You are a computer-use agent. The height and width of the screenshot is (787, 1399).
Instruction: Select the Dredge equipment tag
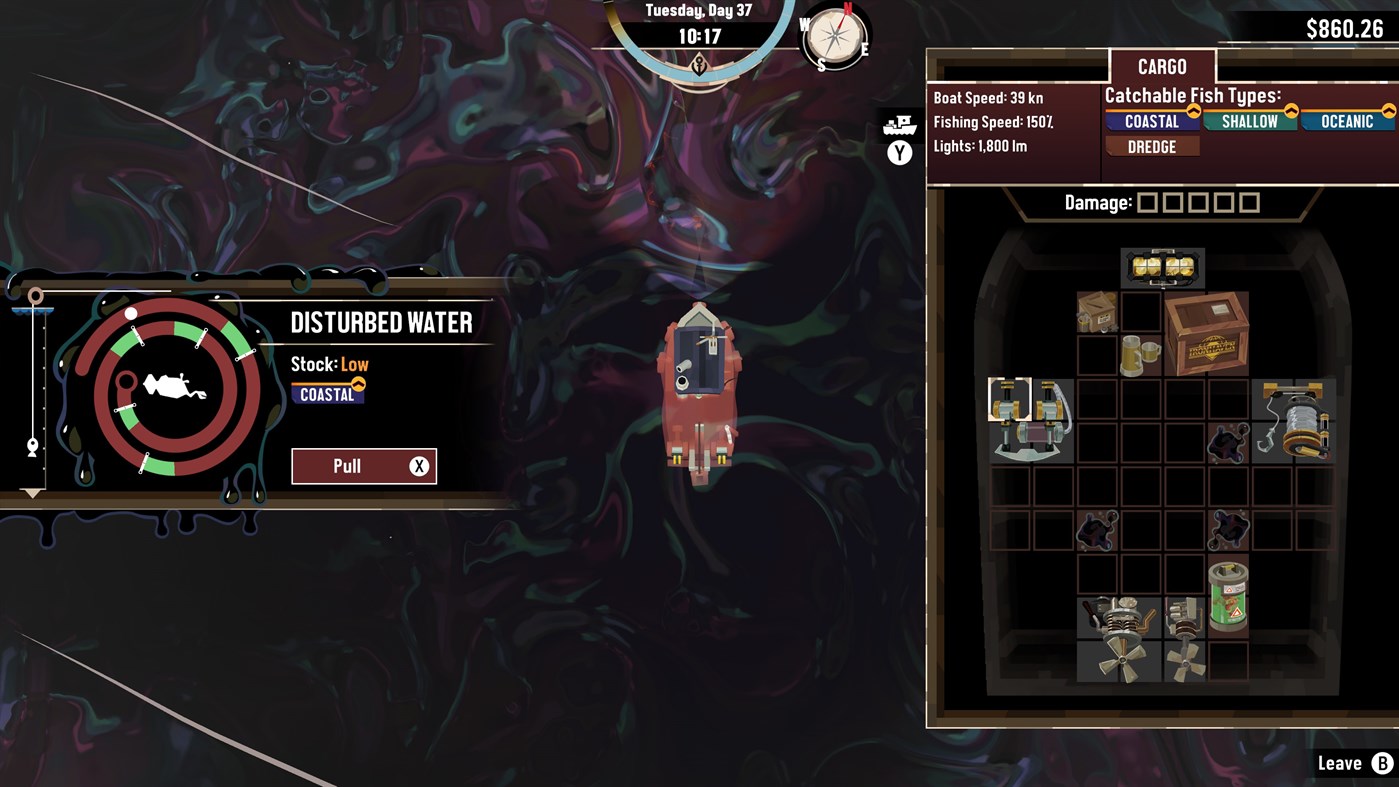pyautogui.click(x=1151, y=147)
